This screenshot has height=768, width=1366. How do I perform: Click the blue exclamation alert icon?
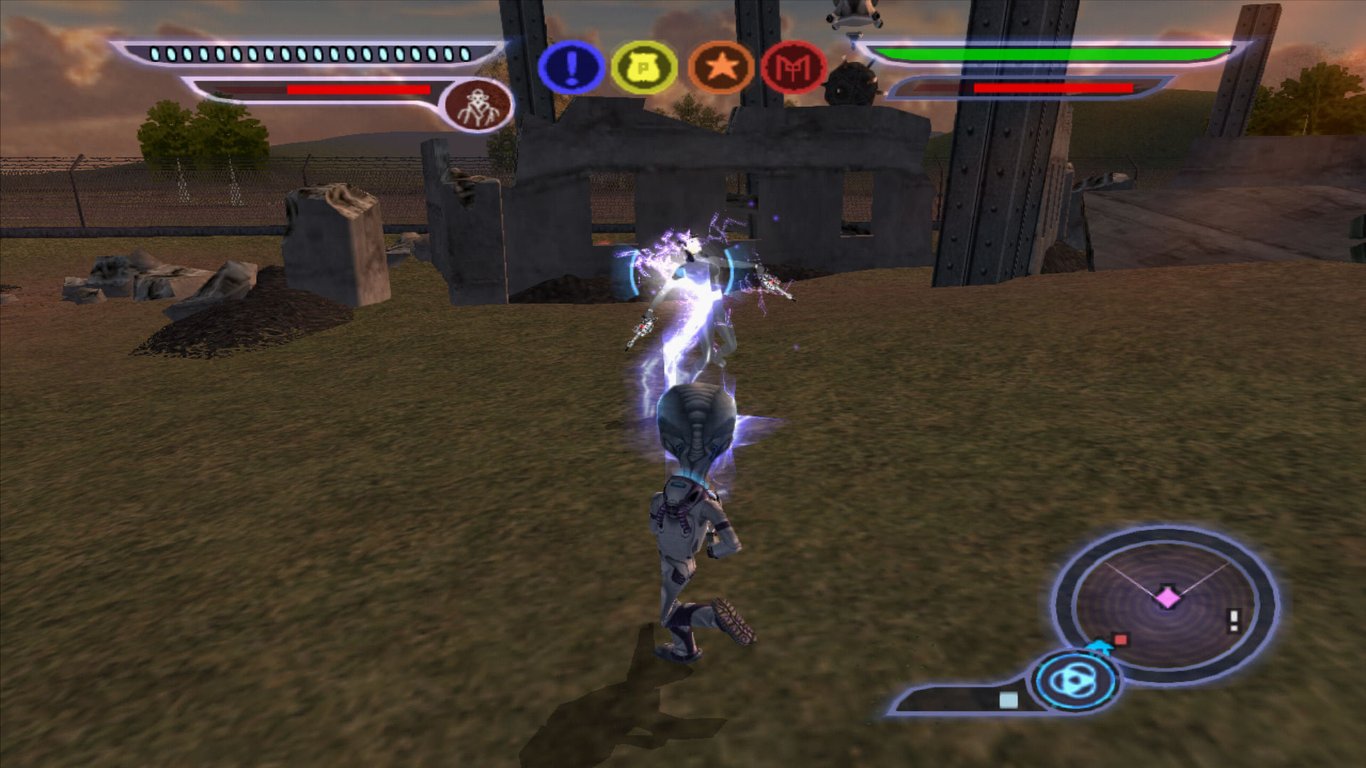[571, 66]
